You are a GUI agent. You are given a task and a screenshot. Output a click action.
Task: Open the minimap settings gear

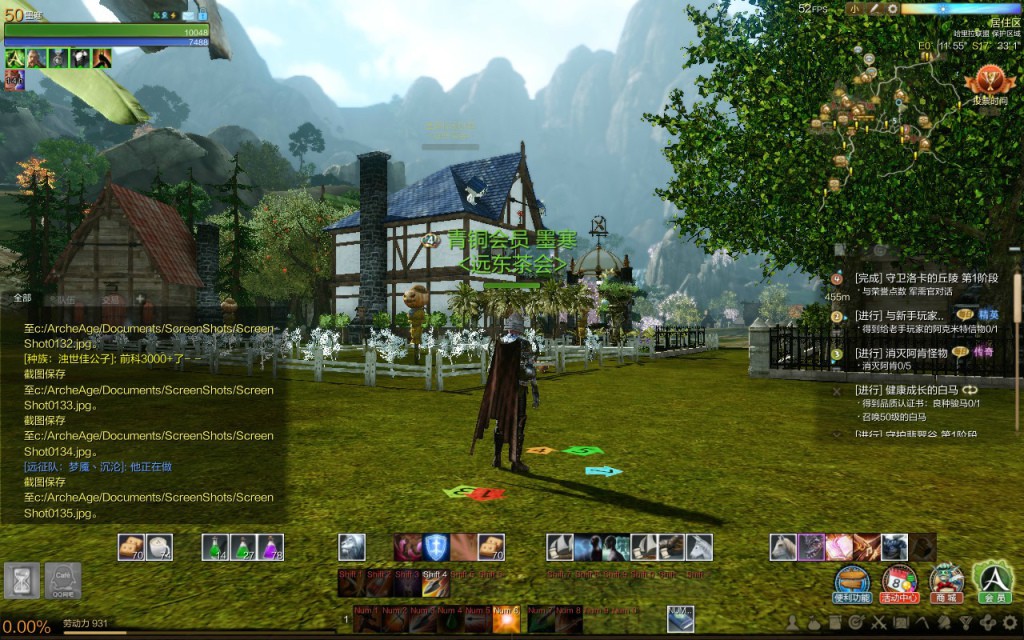[x=892, y=9]
